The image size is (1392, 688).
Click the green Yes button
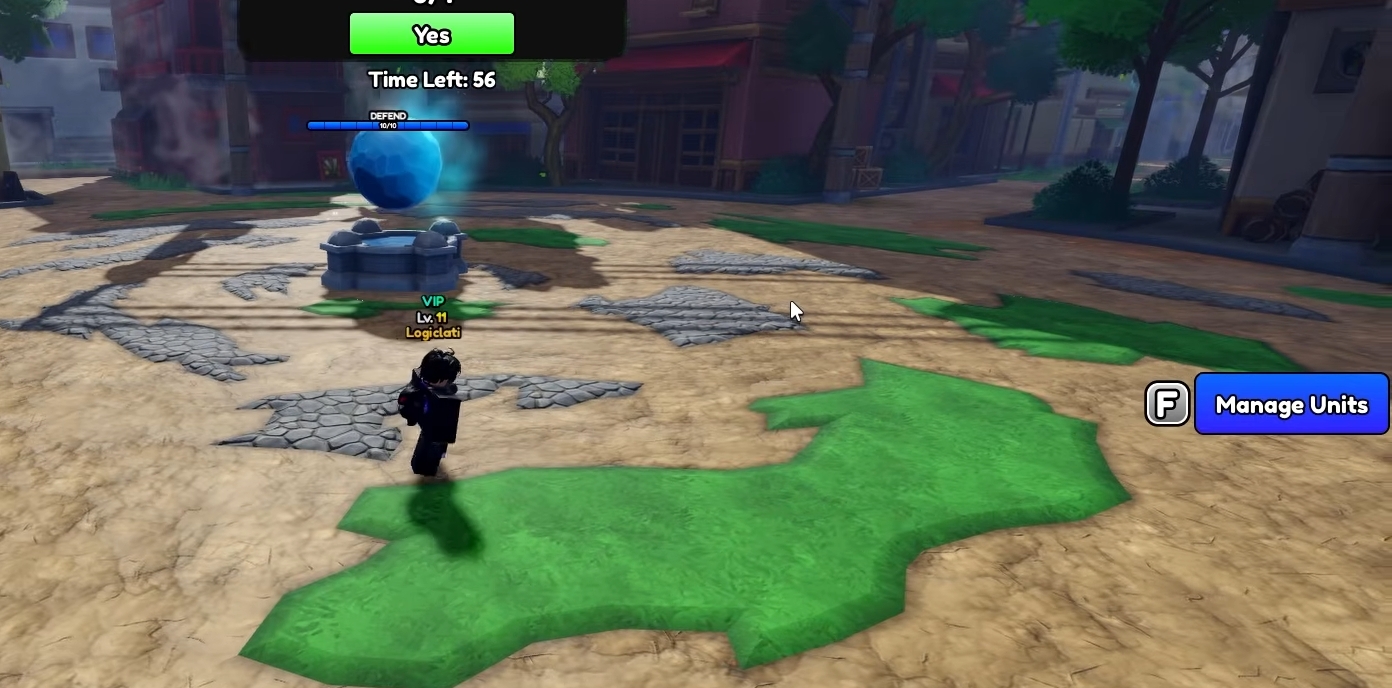point(431,35)
